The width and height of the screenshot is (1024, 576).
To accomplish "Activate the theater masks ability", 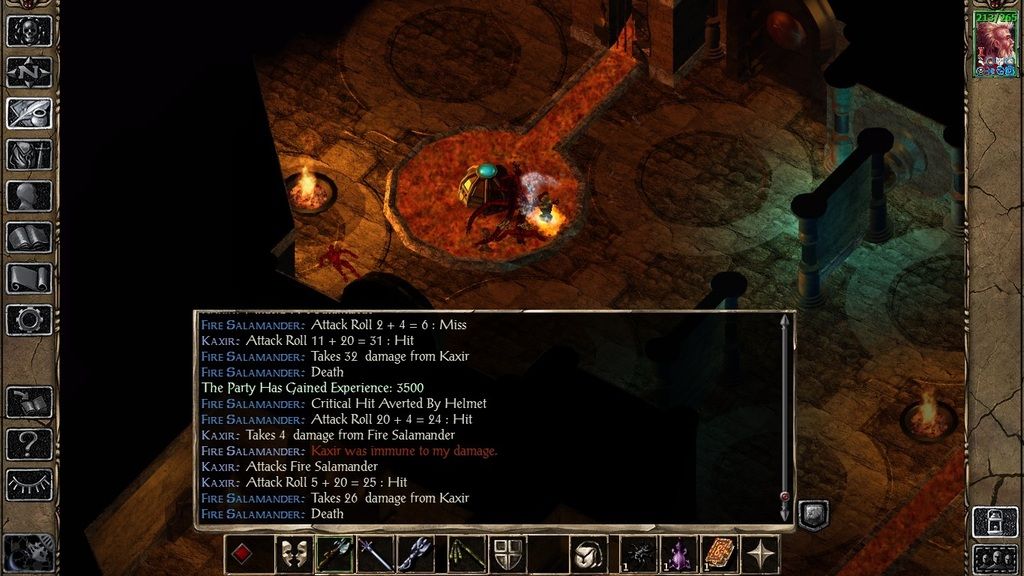I will (293, 554).
